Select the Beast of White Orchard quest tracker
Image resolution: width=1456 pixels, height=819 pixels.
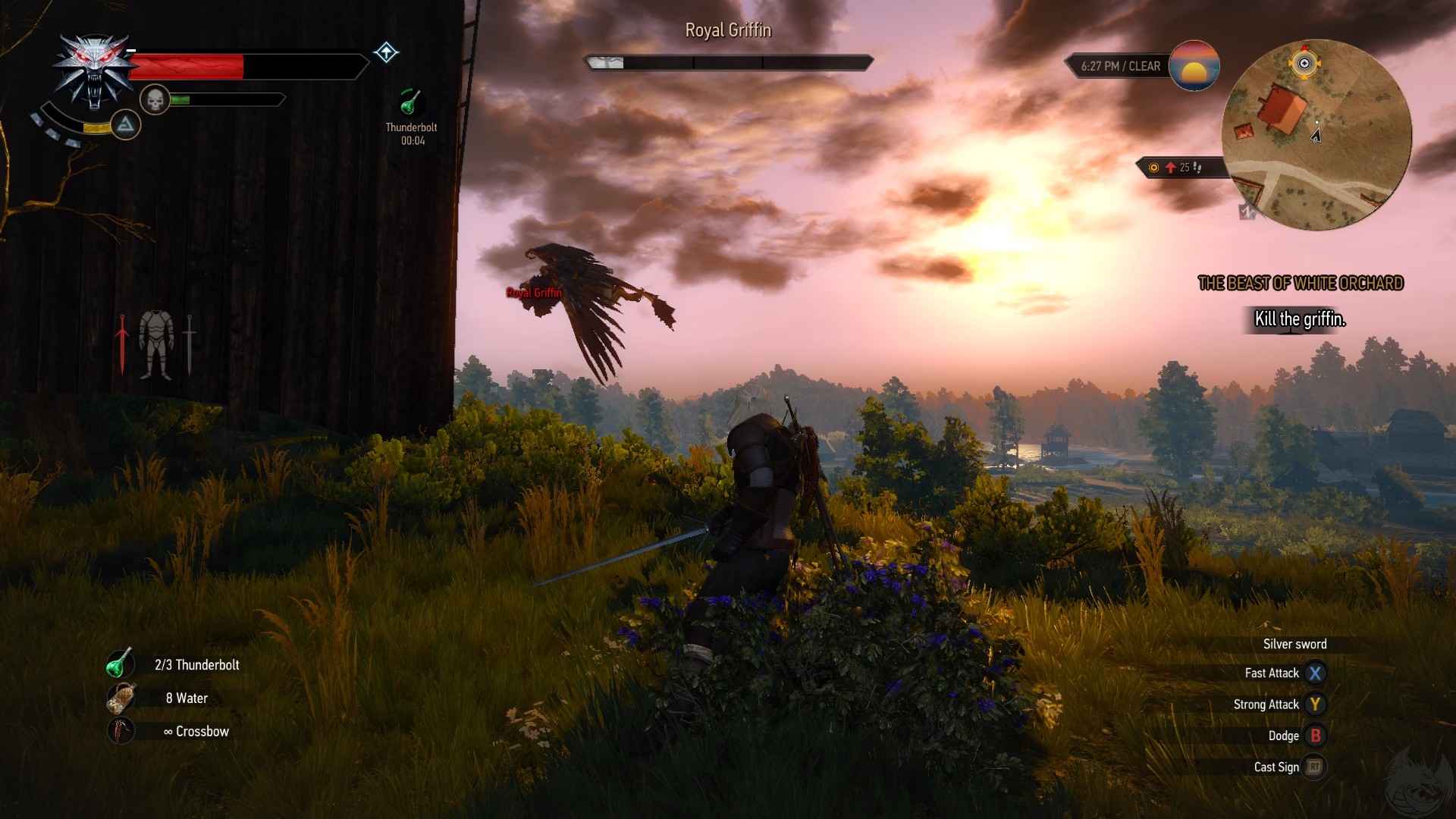coord(1300,284)
